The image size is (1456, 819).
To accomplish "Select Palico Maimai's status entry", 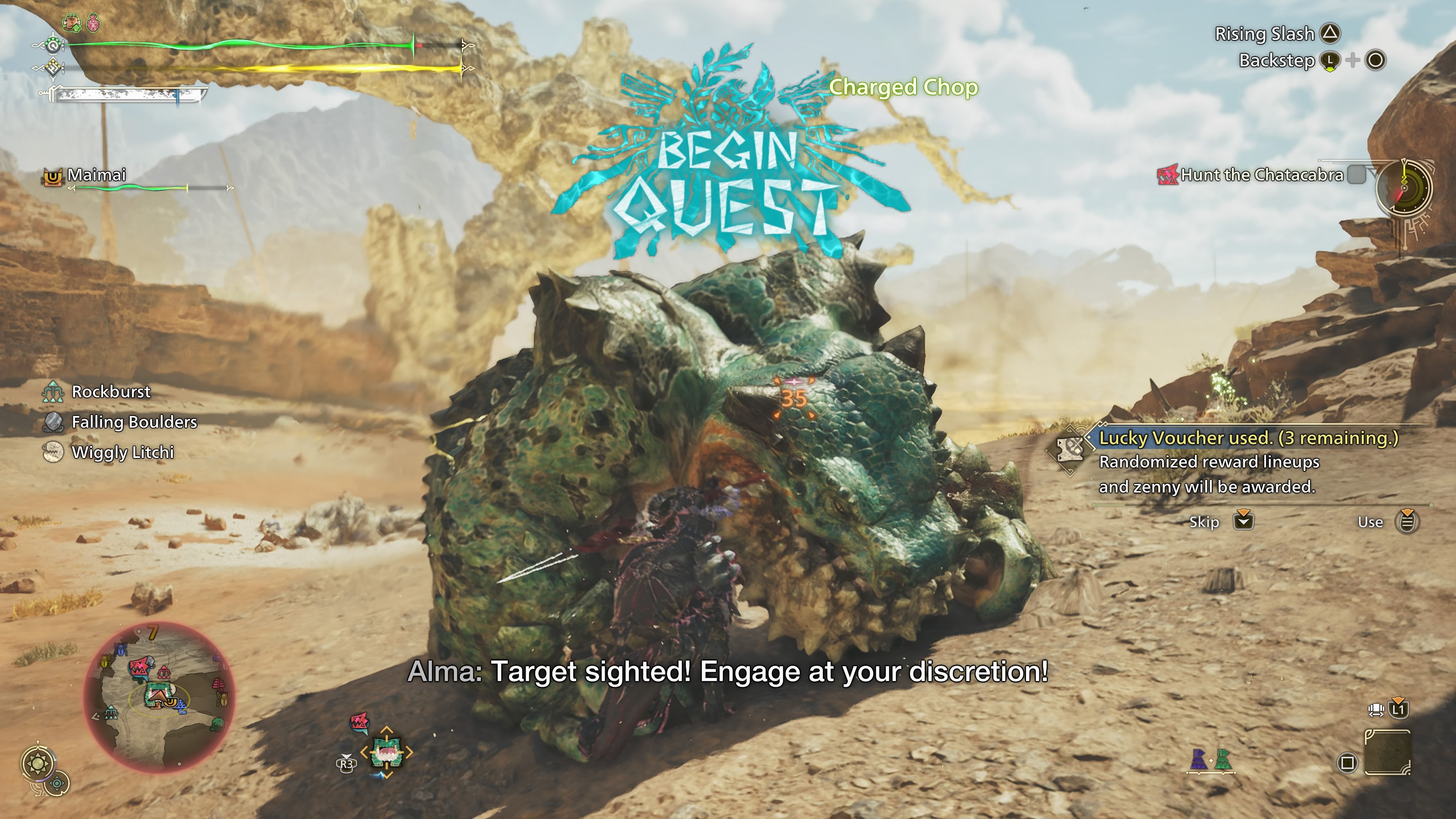I will click(96, 175).
